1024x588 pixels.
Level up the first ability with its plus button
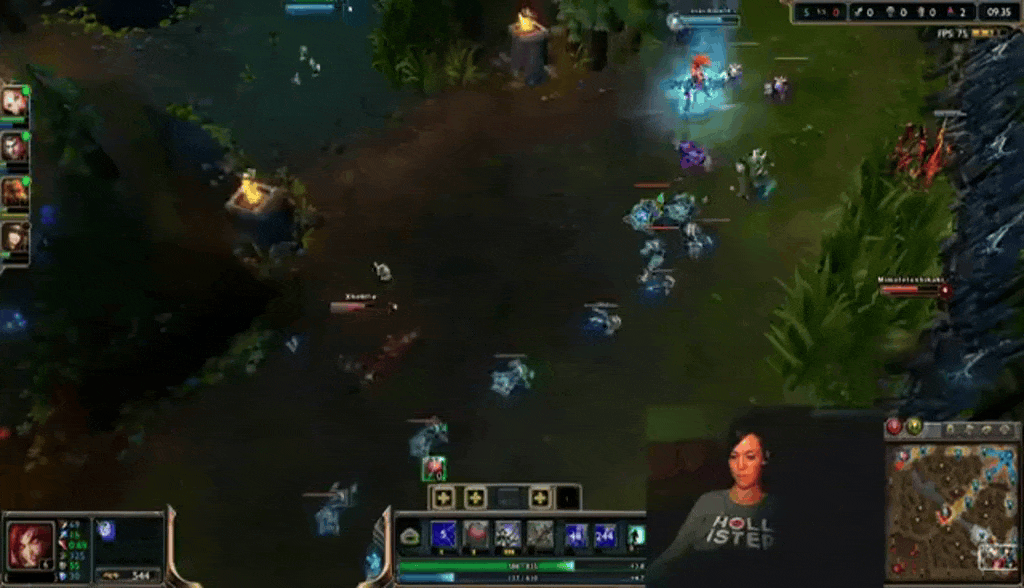(x=444, y=497)
